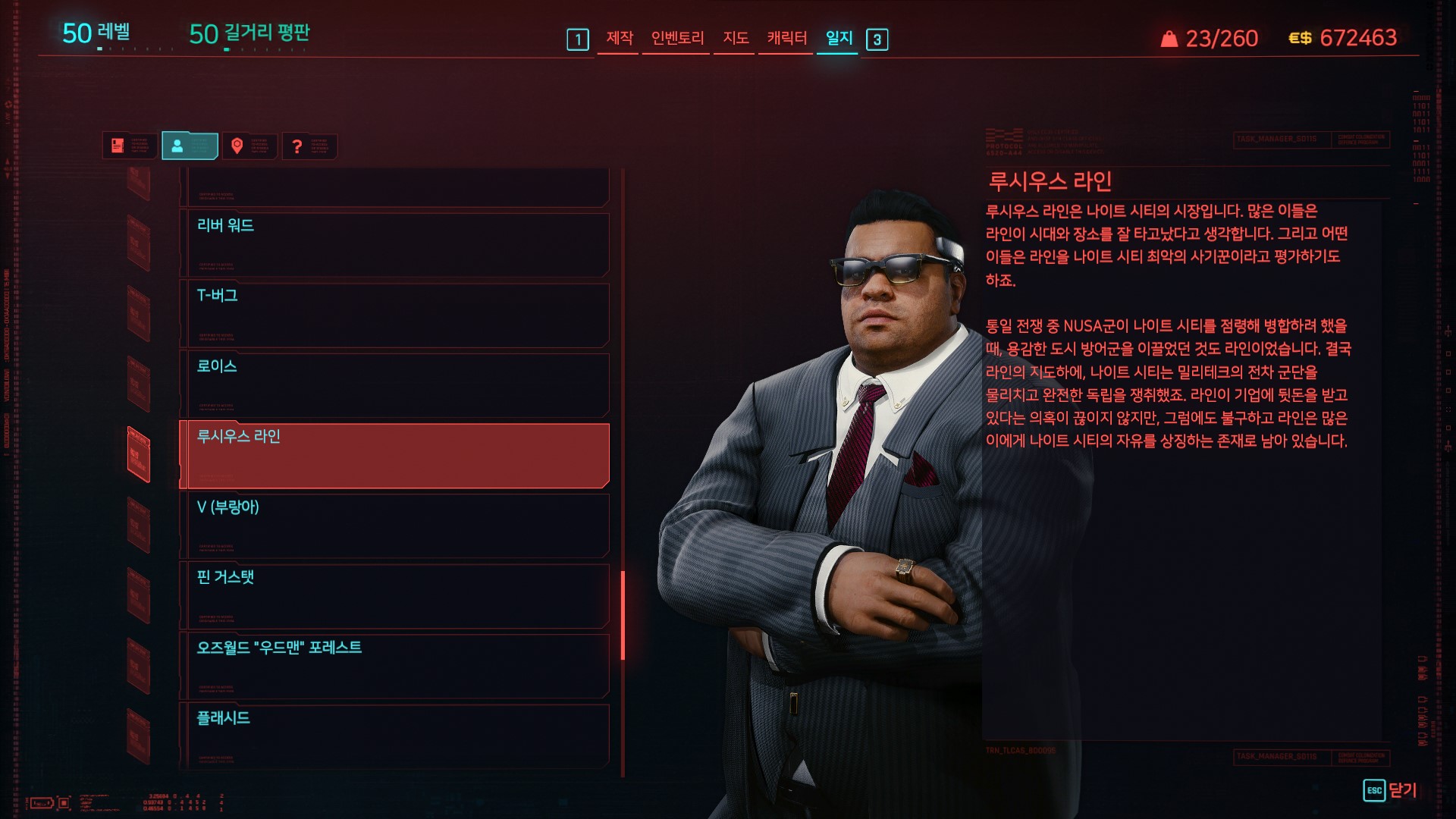Open the T-버그 entry
This screenshot has height=819, width=1456.
[394, 314]
